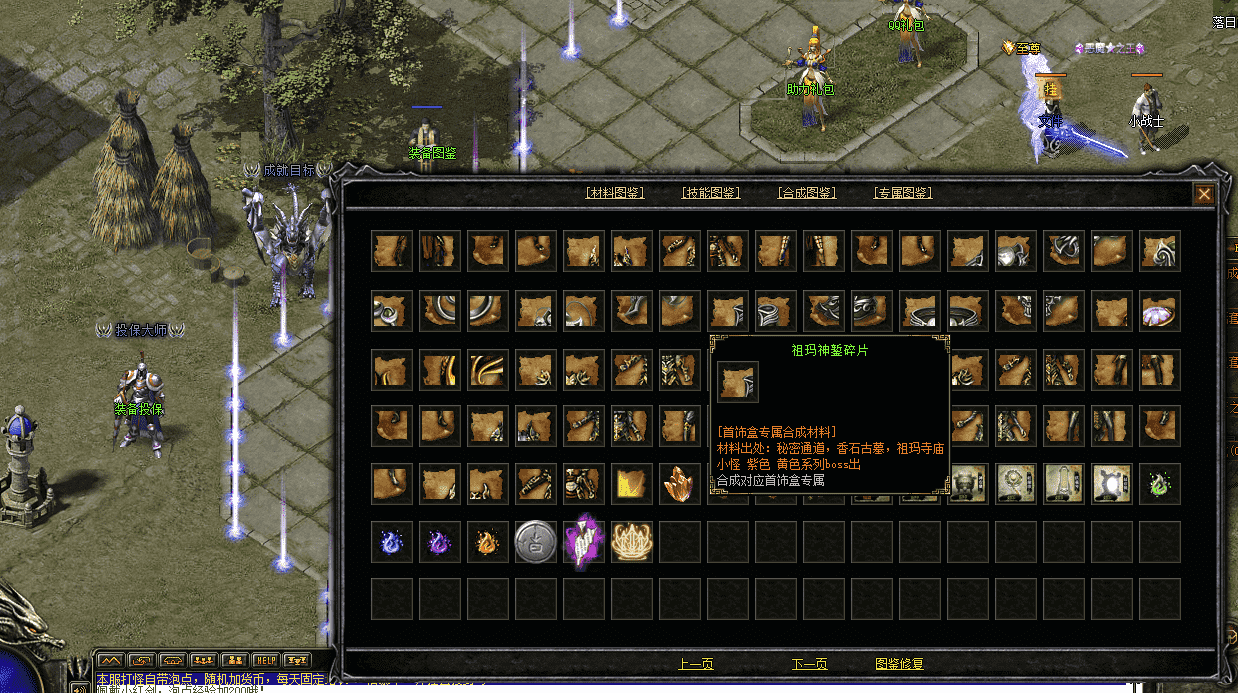Select the 专属图鉴 tab

click(903, 193)
